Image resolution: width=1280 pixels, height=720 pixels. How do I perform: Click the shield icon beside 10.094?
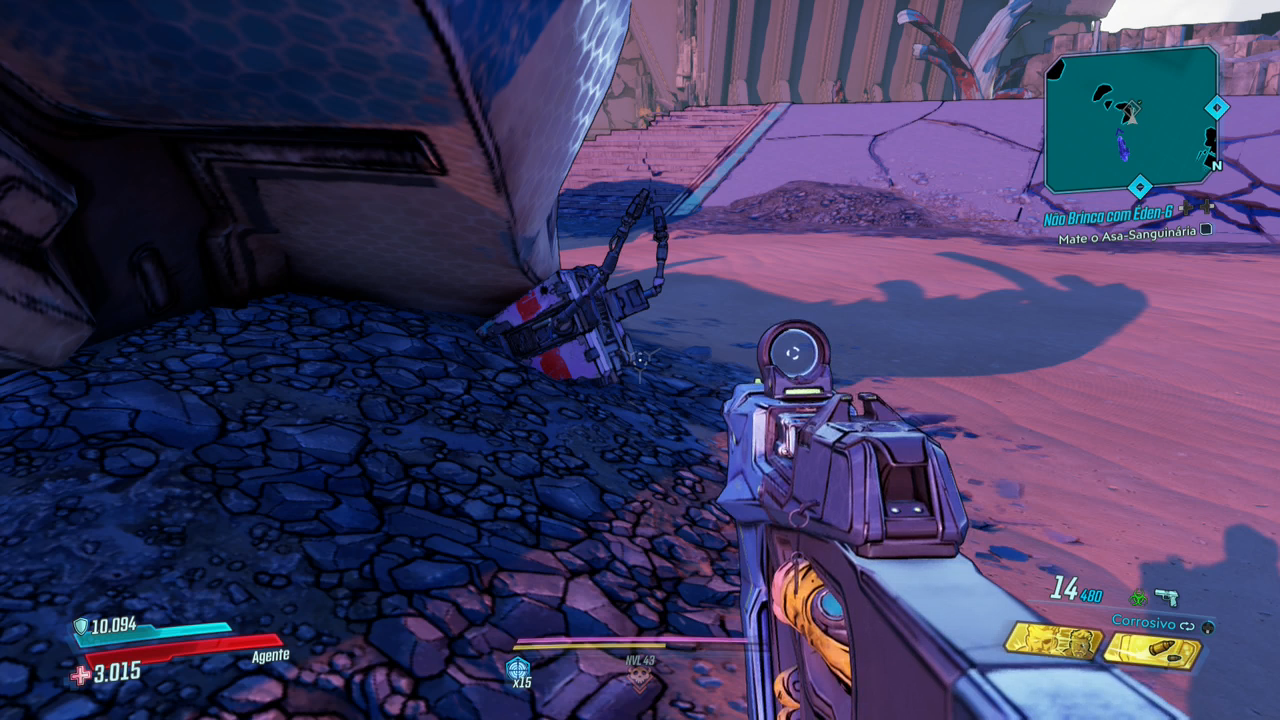(x=81, y=627)
